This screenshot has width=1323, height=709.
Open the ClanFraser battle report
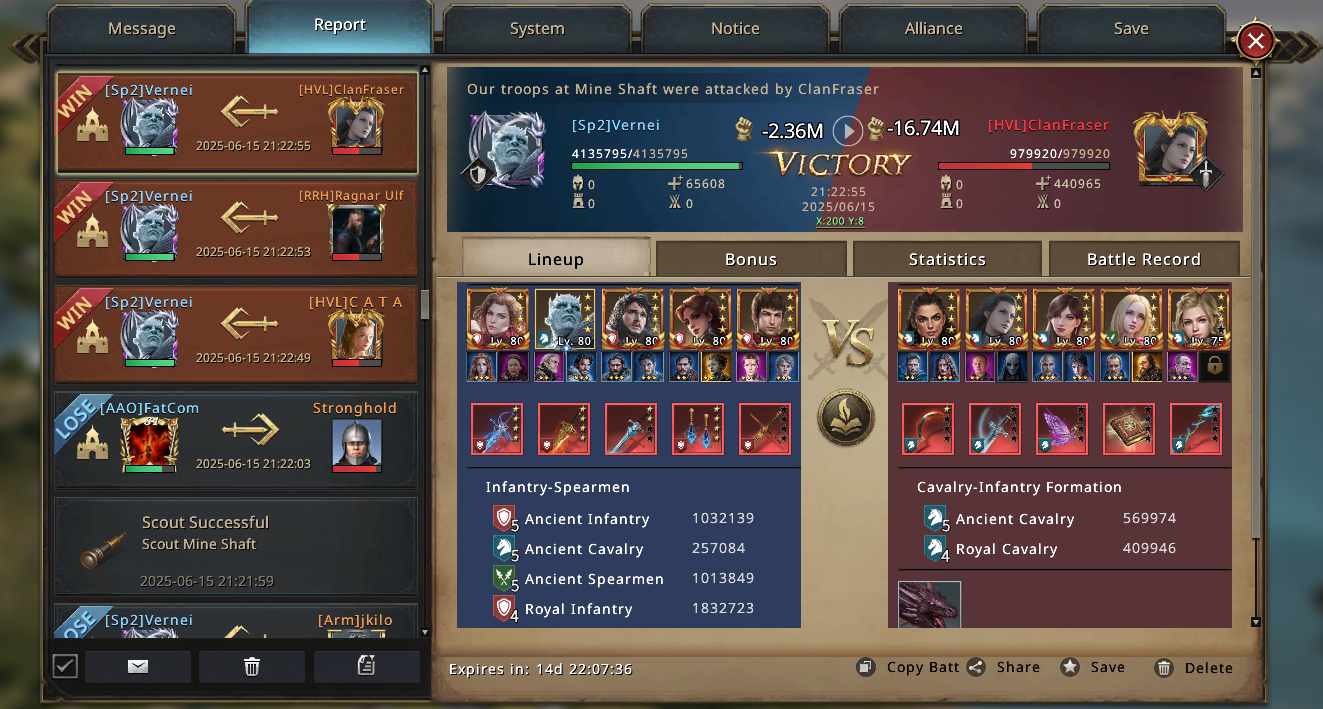pos(236,122)
